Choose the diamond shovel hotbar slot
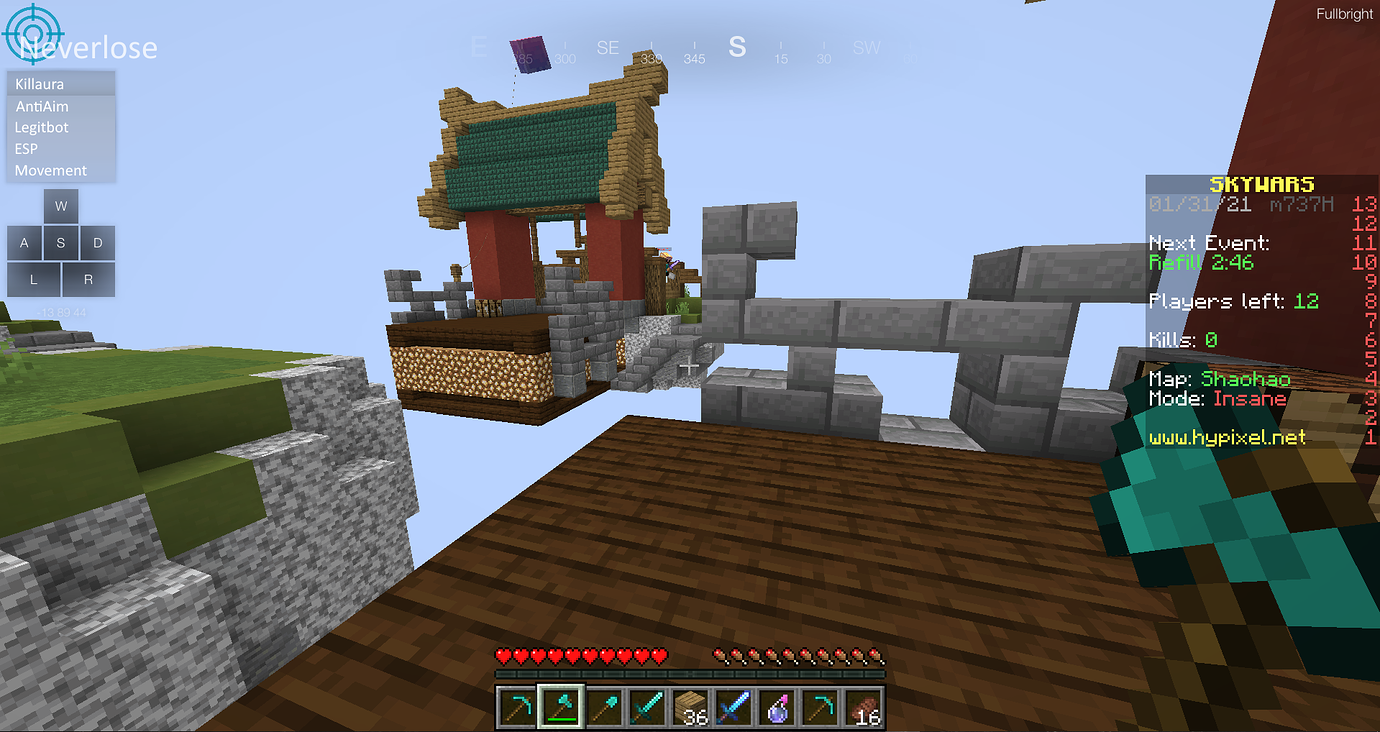1380x732 pixels. (x=603, y=706)
